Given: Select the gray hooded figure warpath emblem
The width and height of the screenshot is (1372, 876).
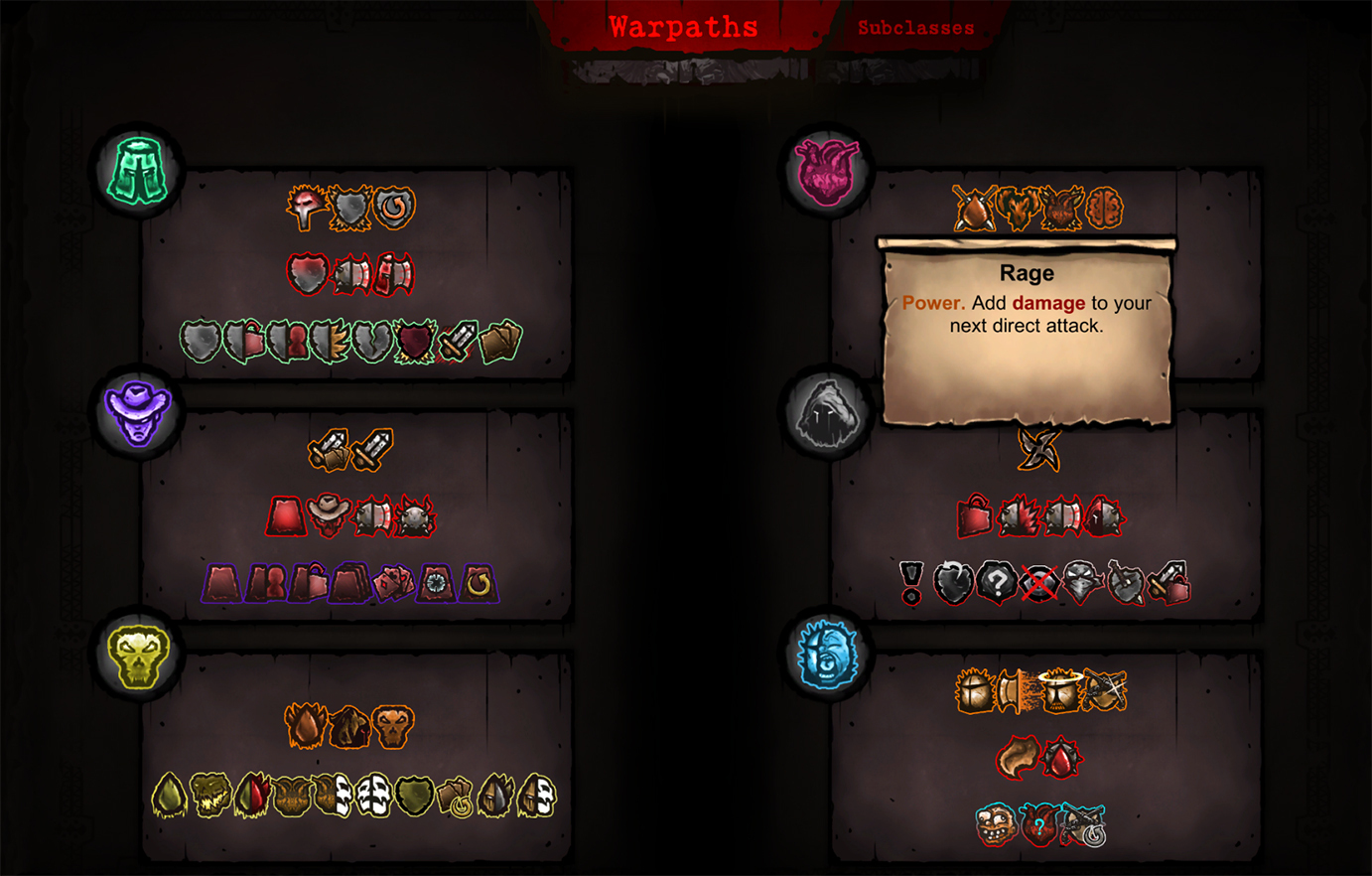Looking at the screenshot, I should tap(827, 412).
